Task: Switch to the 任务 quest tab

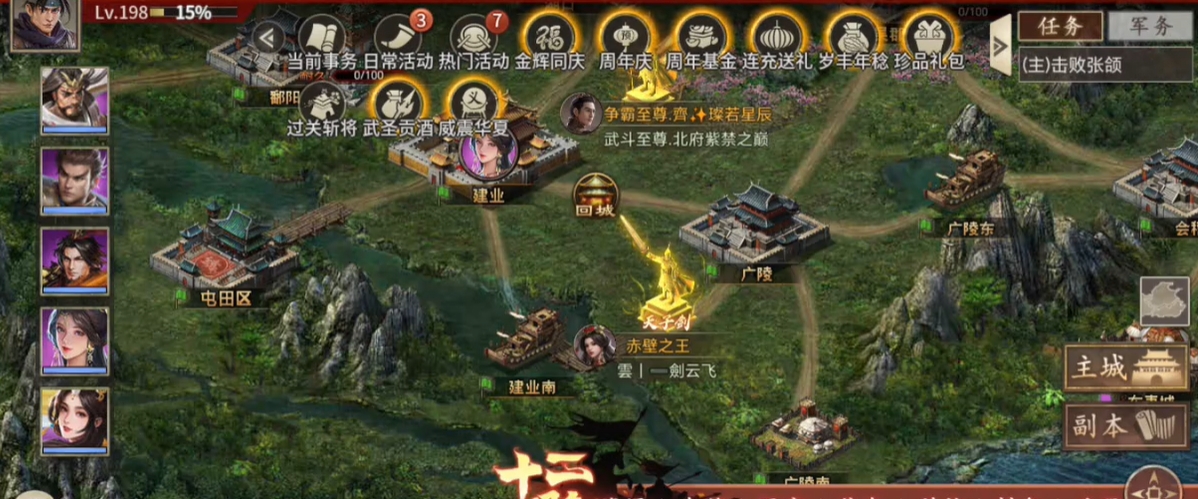Action: tap(1060, 26)
